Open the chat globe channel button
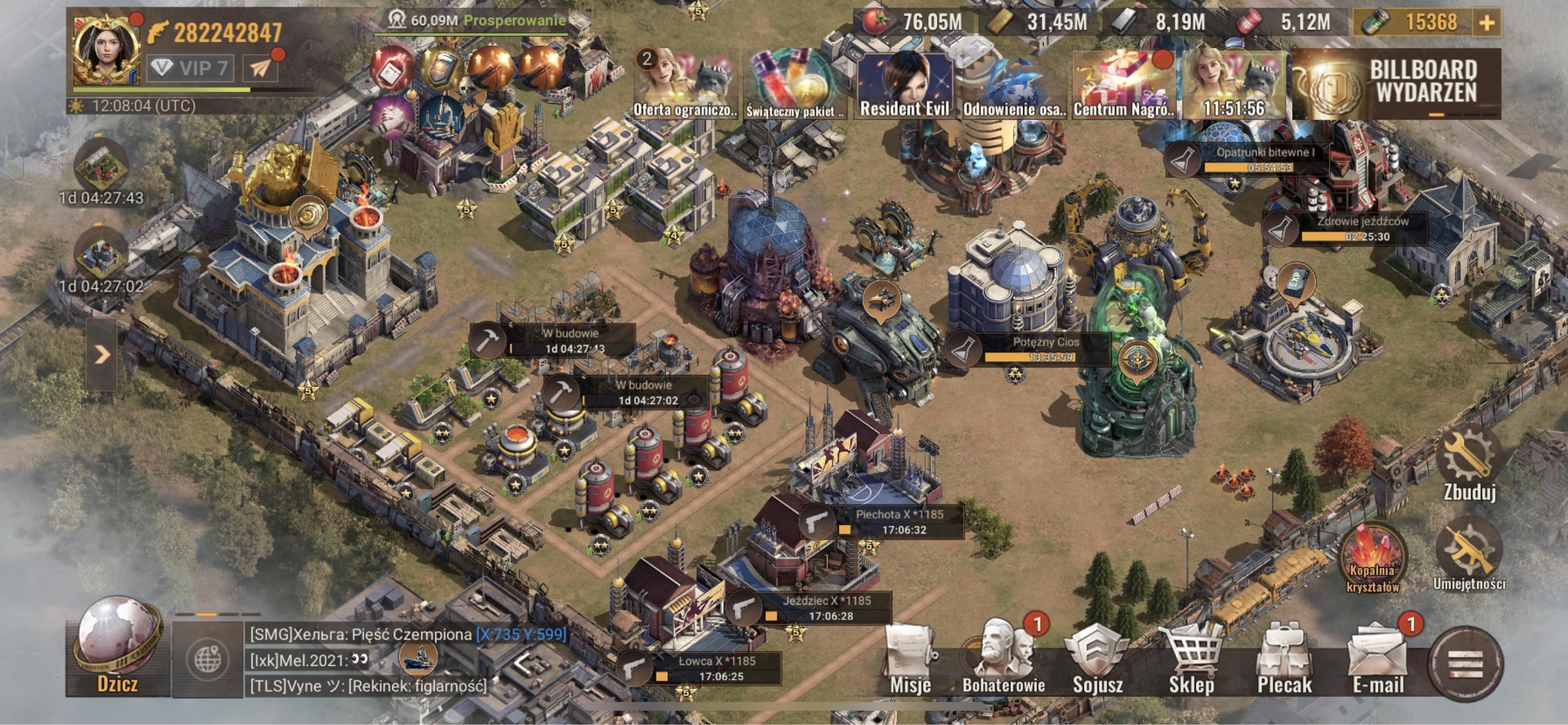Screen dimensions: 1568x725 pyautogui.click(x=208, y=659)
